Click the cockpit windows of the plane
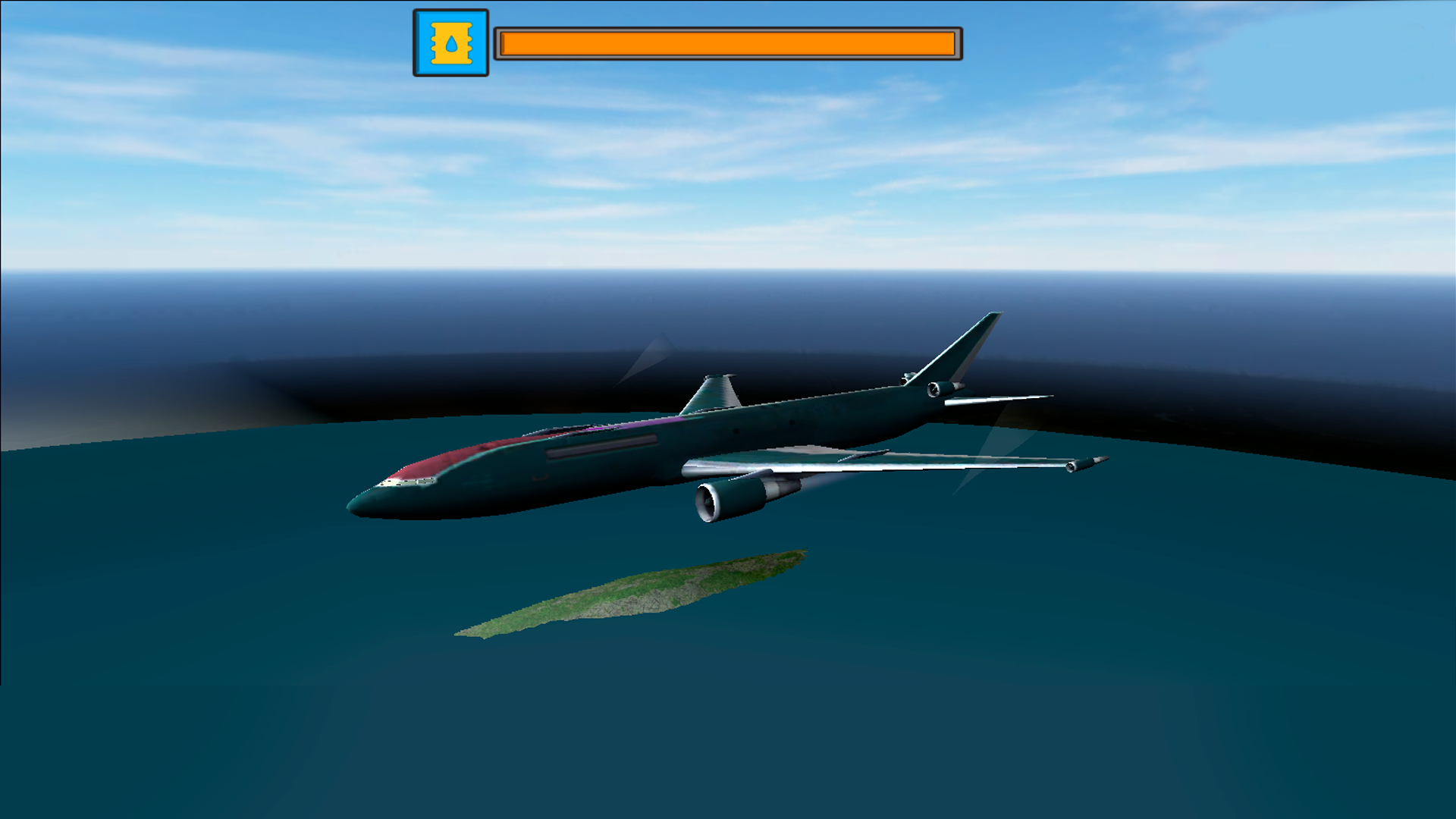This screenshot has width=1456, height=819. [409, 484]
